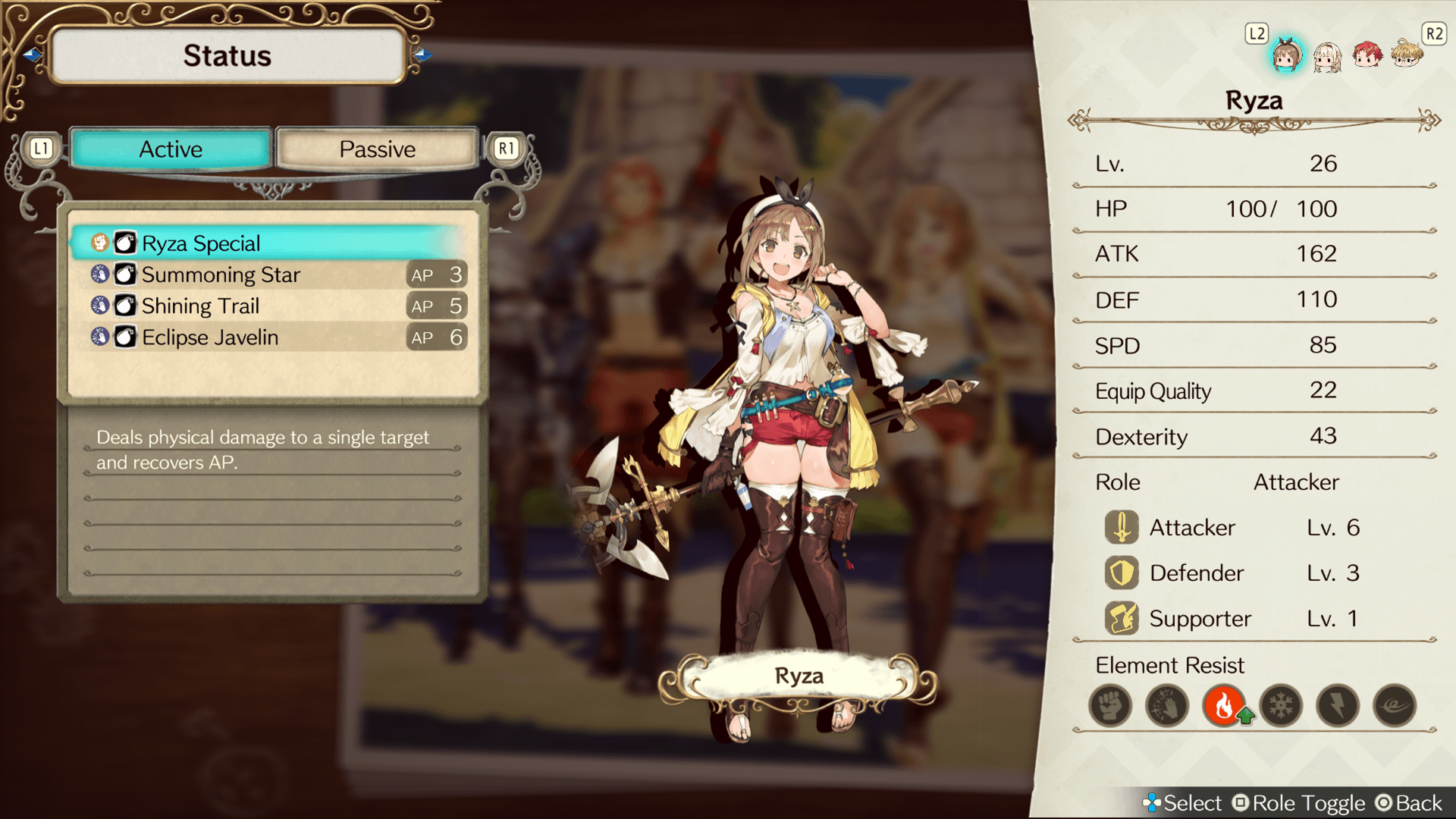Select the Defender role row
This screenshot has width=1456, height=819.
[x=1232, y=573]
